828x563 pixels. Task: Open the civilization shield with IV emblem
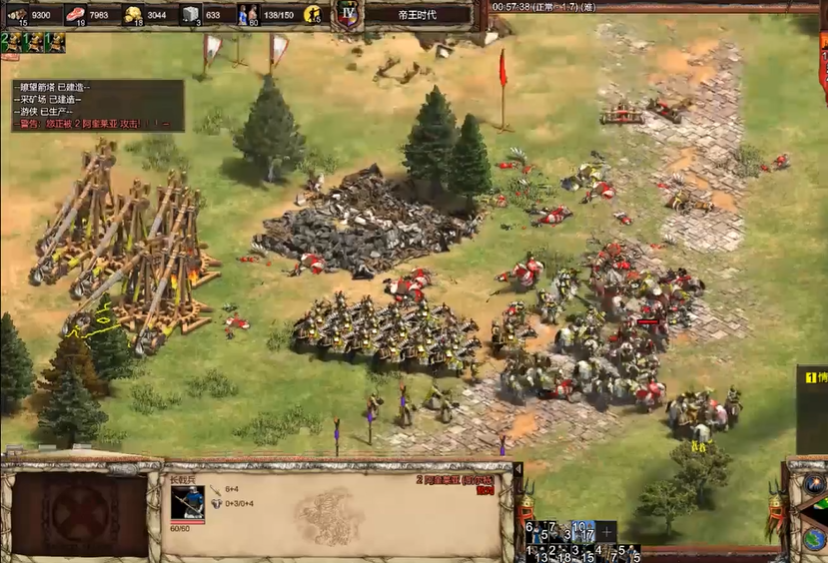pyautogui.click(x=348, y=15)
